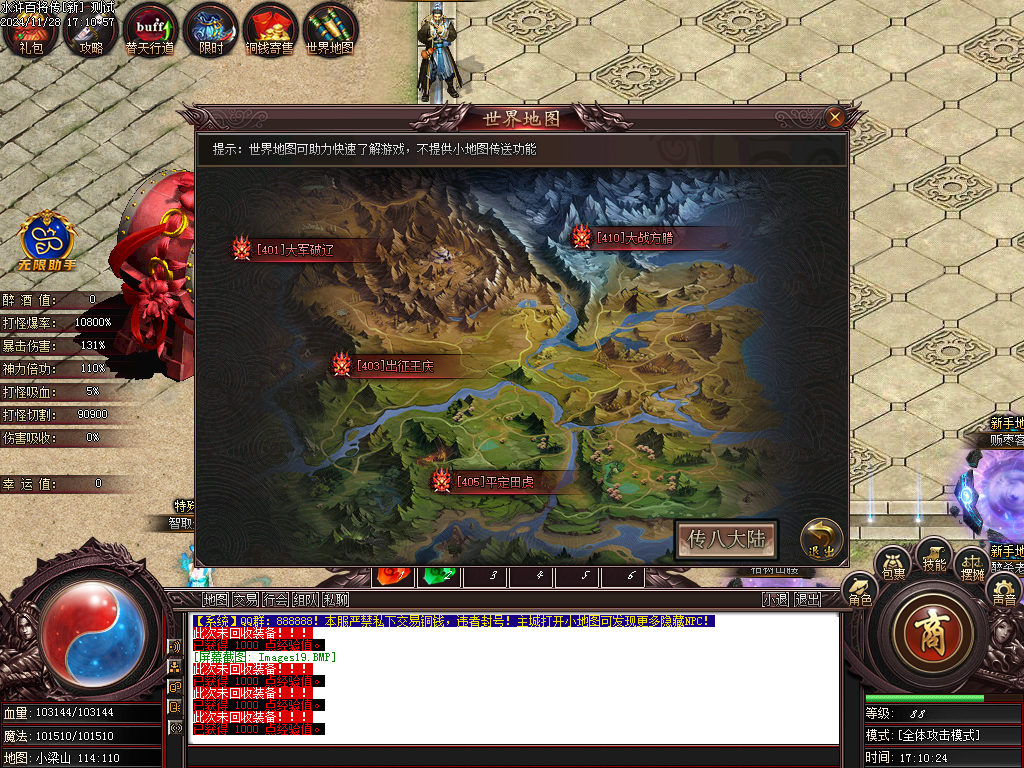The width and height of the screenshot is (1024, 768).
Task: Open the 礼包 gift pack icon
Action: tap(31, 30)
